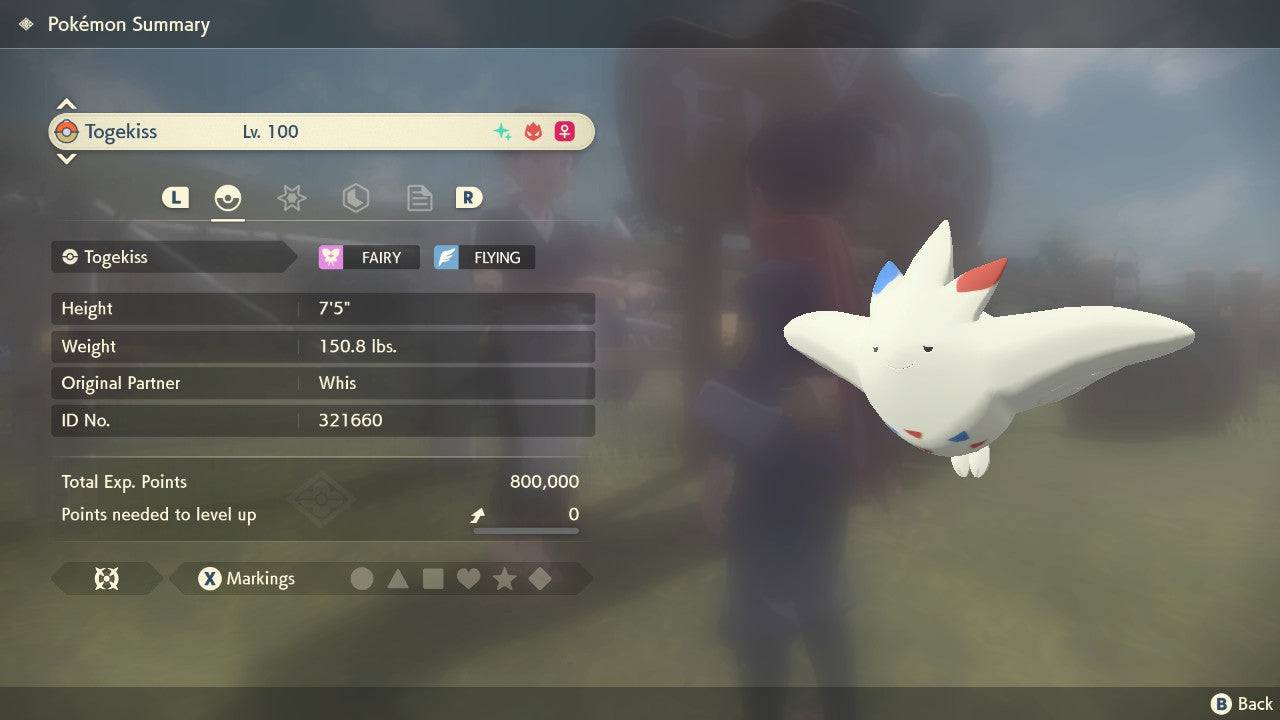
Task: Switch to the hexagon effort levels tab
Action: (x=355, y=198)
